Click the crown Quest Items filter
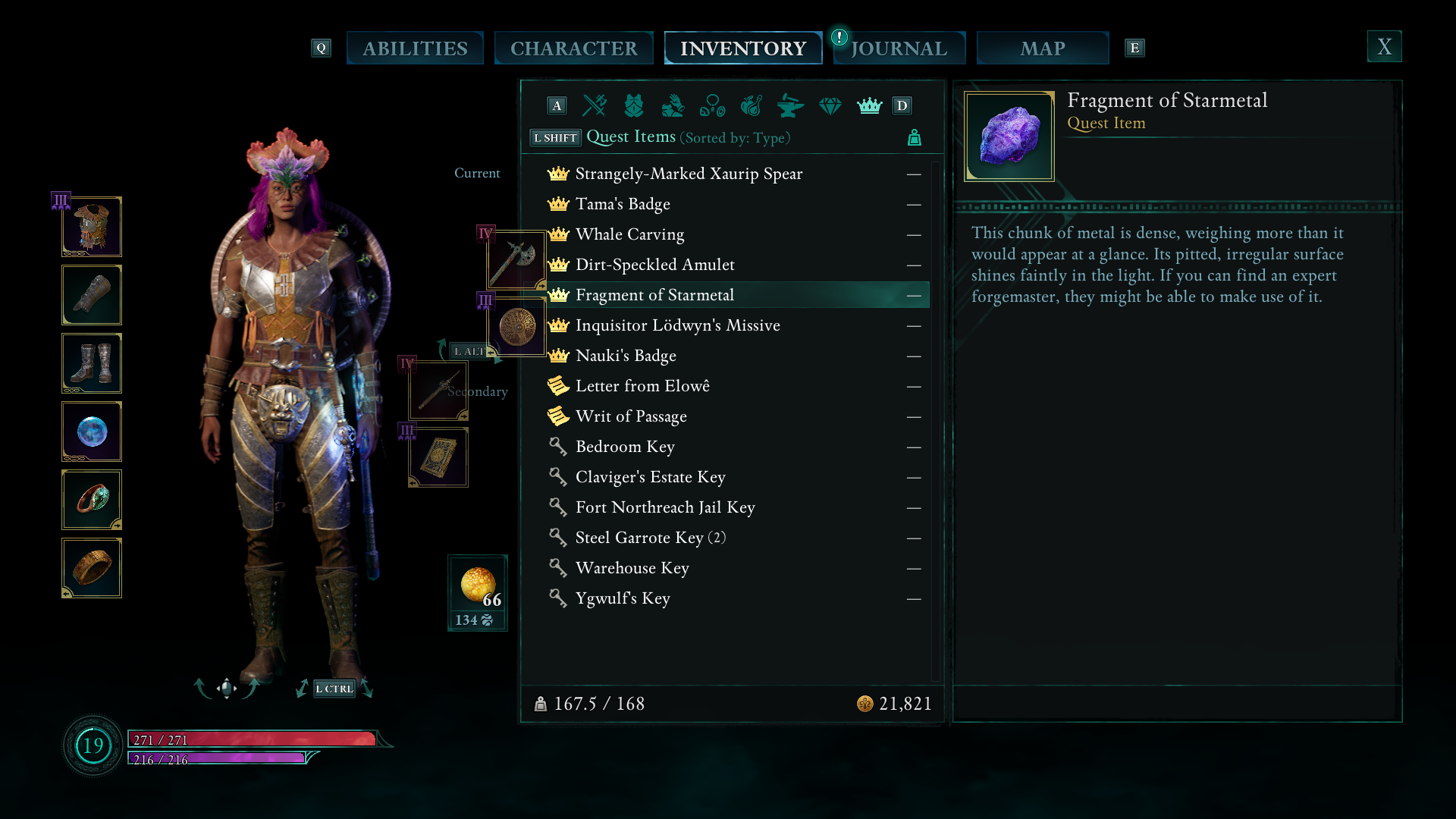This screenshot has height=819, width=1456. tap(870, 106)
